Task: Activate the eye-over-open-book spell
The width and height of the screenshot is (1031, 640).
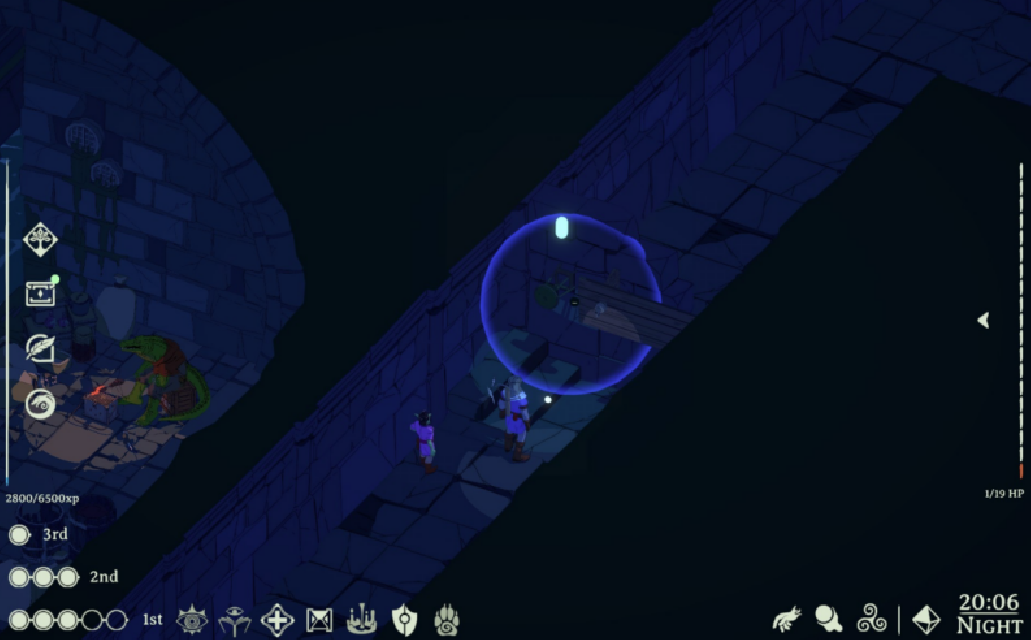Action: 235,620
